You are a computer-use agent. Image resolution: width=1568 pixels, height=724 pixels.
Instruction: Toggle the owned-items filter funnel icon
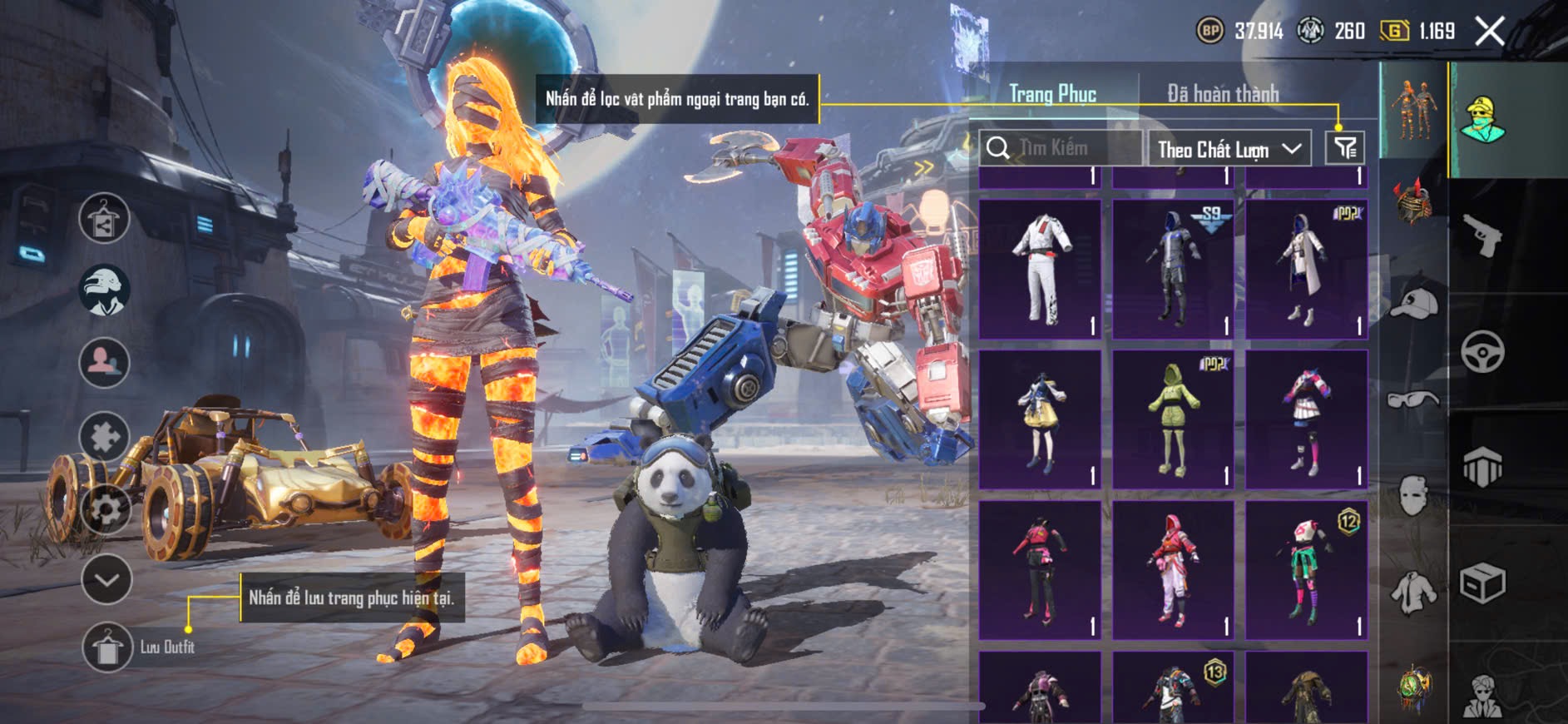click(x=1345, y=148)
